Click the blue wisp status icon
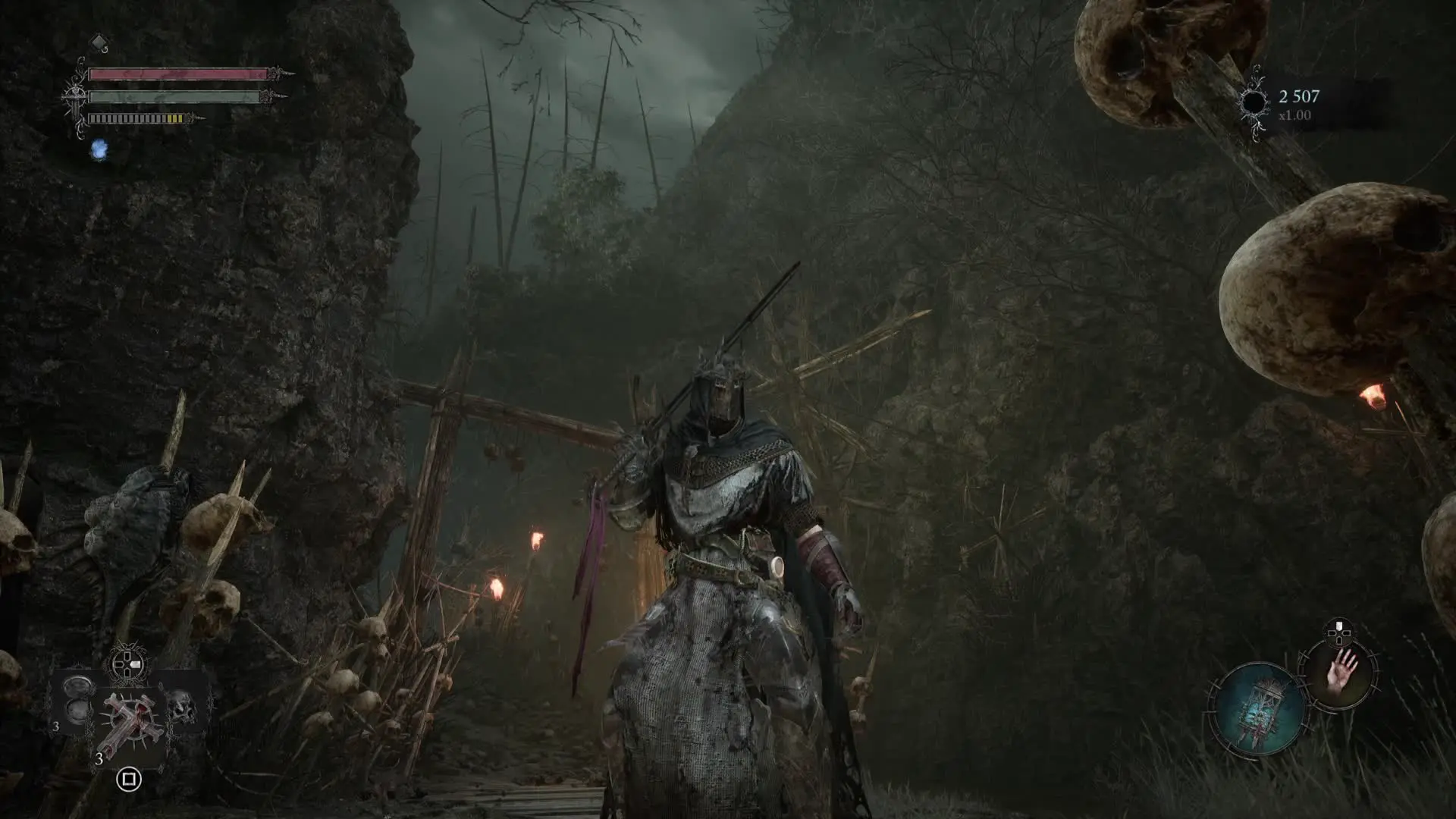The image size is (1456, 819). [99, 150]
